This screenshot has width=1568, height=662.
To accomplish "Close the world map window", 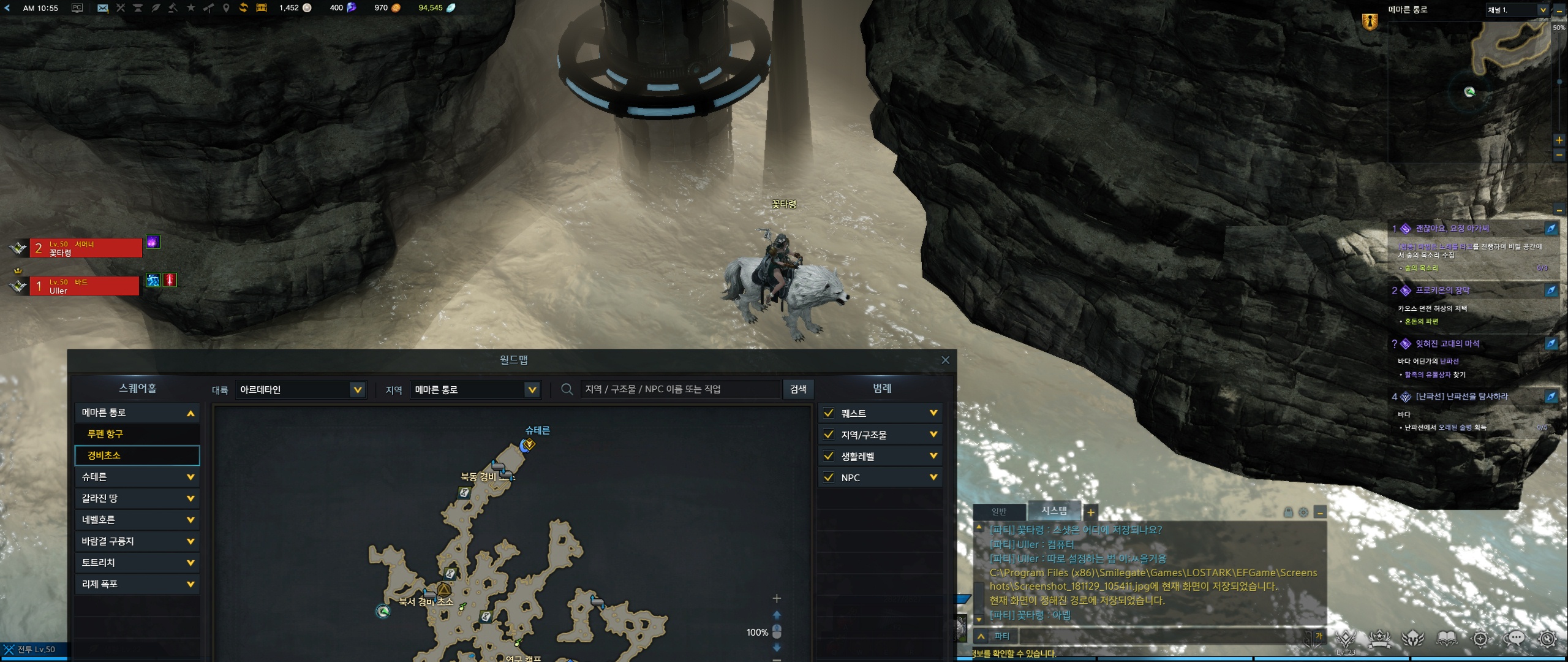I will click(x=945, y=360).
